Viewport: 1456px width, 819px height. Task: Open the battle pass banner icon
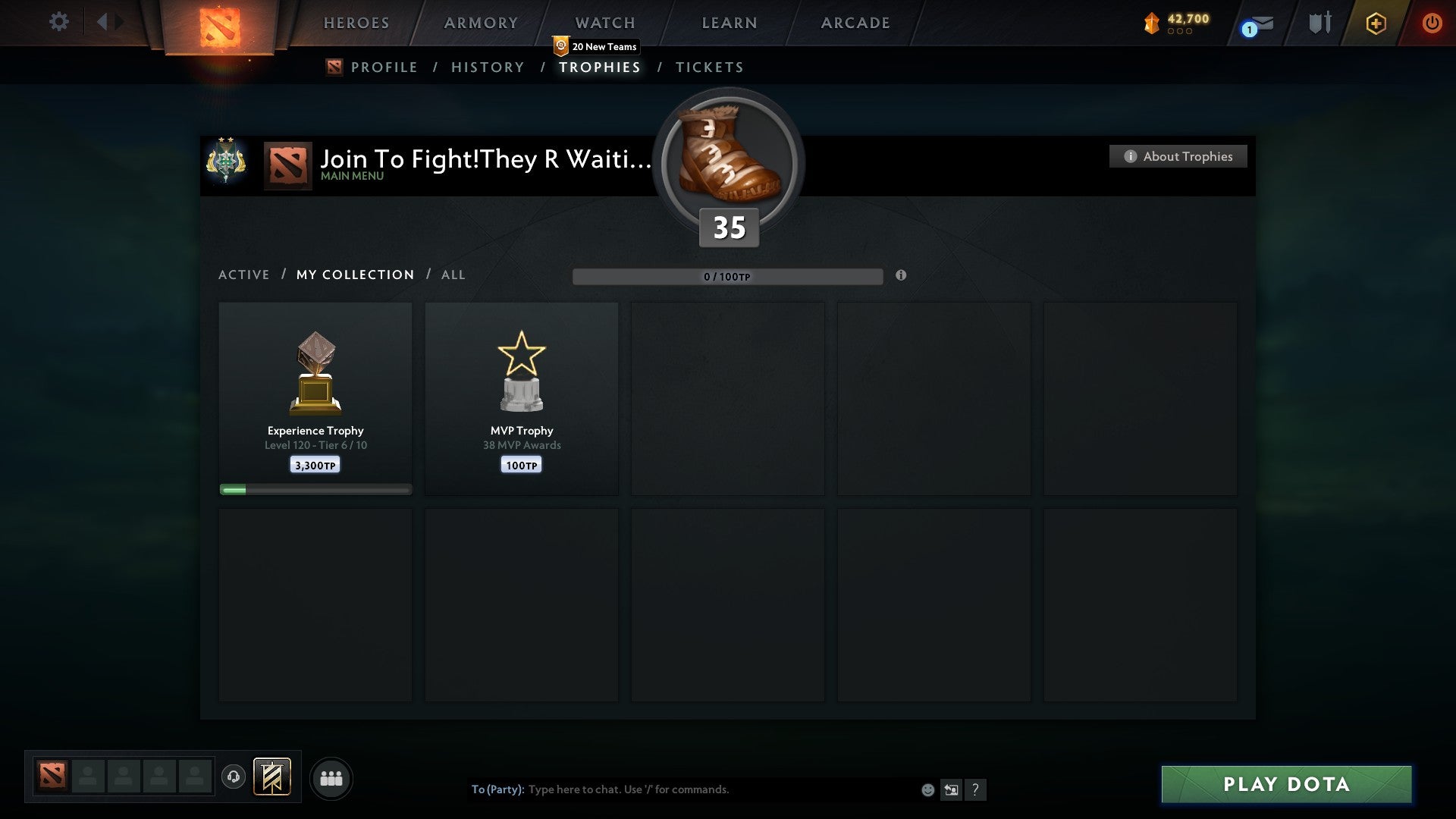pos(272,777)
